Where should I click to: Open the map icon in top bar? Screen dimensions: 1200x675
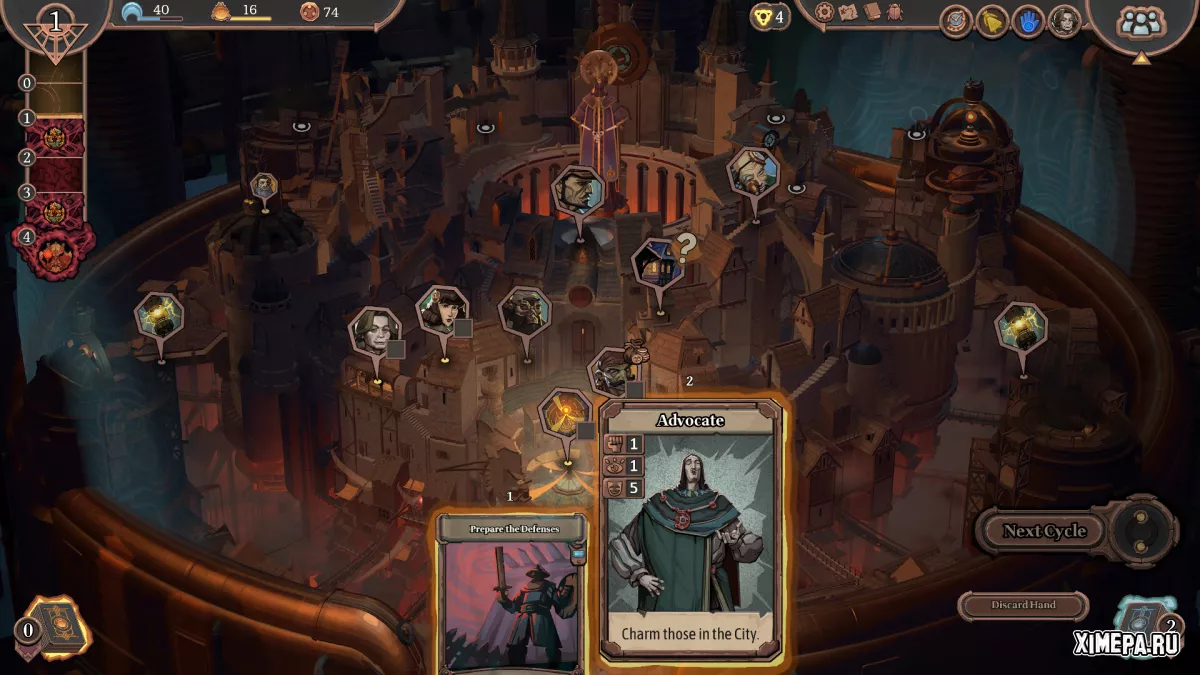point(848,12)
